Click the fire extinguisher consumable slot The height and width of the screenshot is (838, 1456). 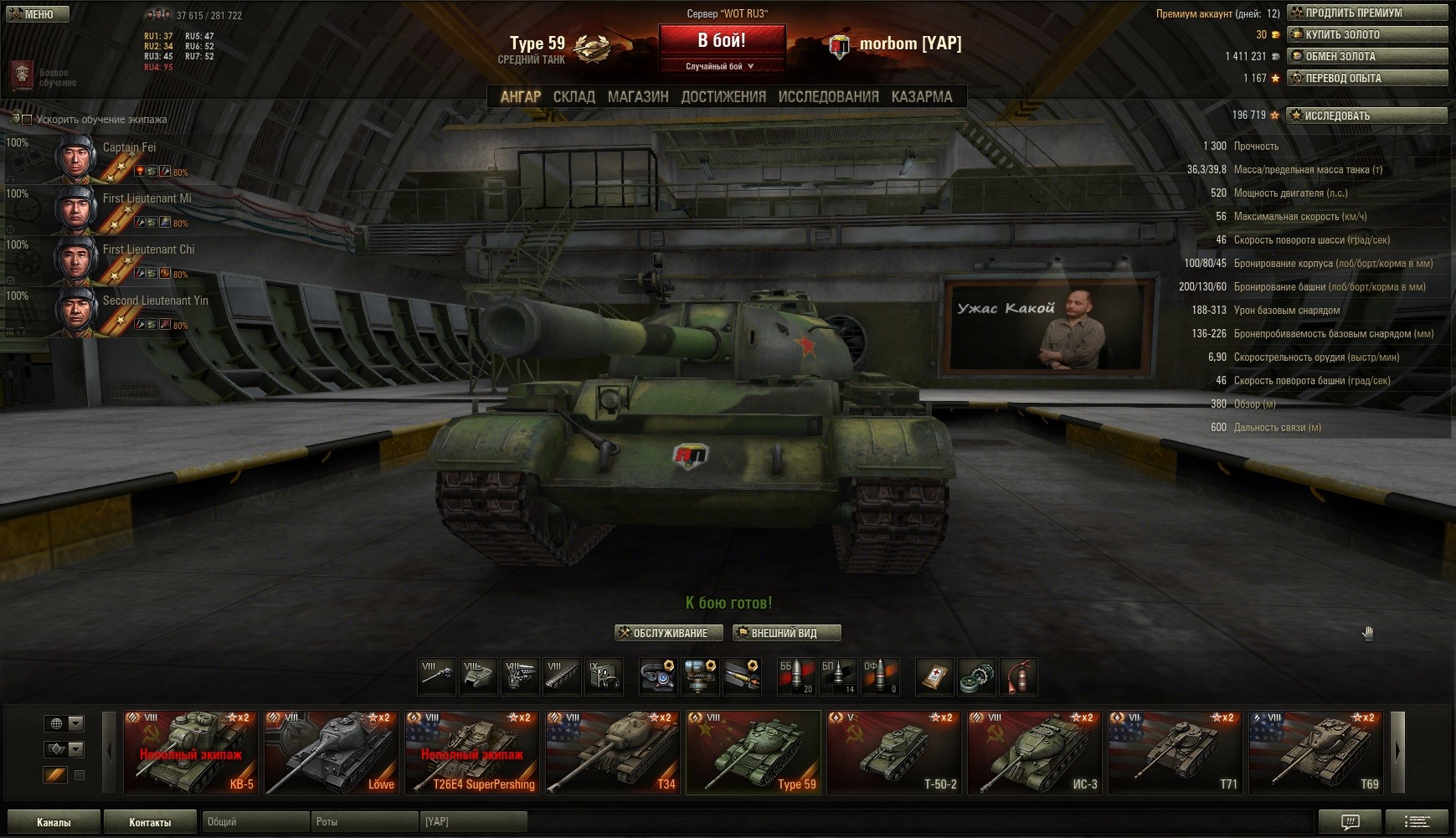tap(1018, 676)
